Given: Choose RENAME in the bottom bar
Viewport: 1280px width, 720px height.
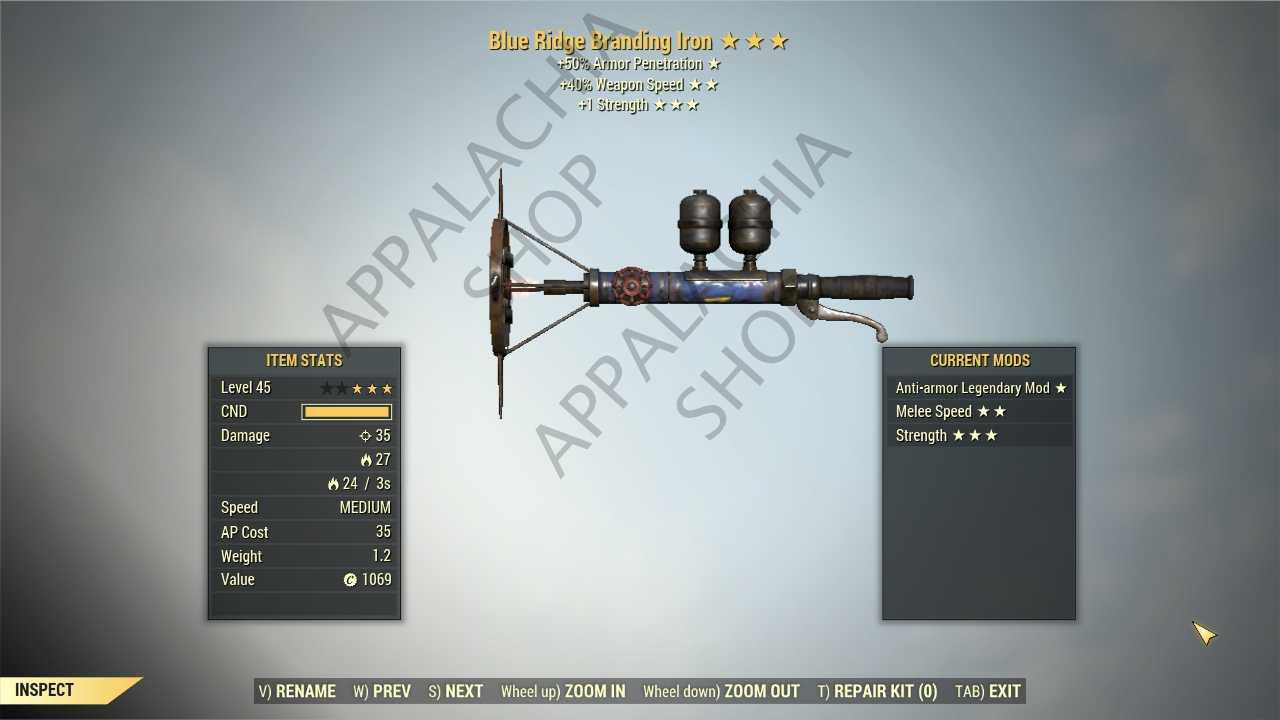Looking at the screenshot, I should click(x=297, y=691).
